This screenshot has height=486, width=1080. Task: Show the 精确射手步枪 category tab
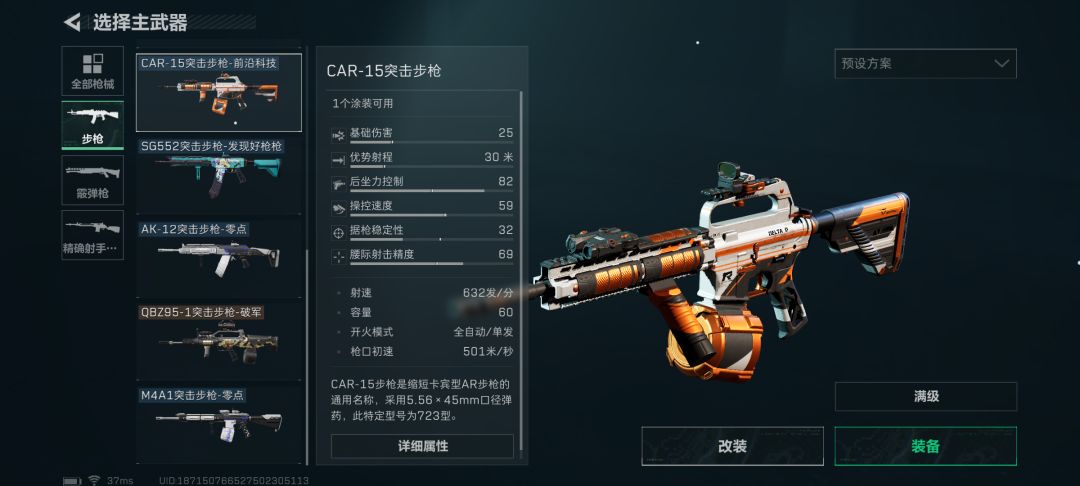93,234
